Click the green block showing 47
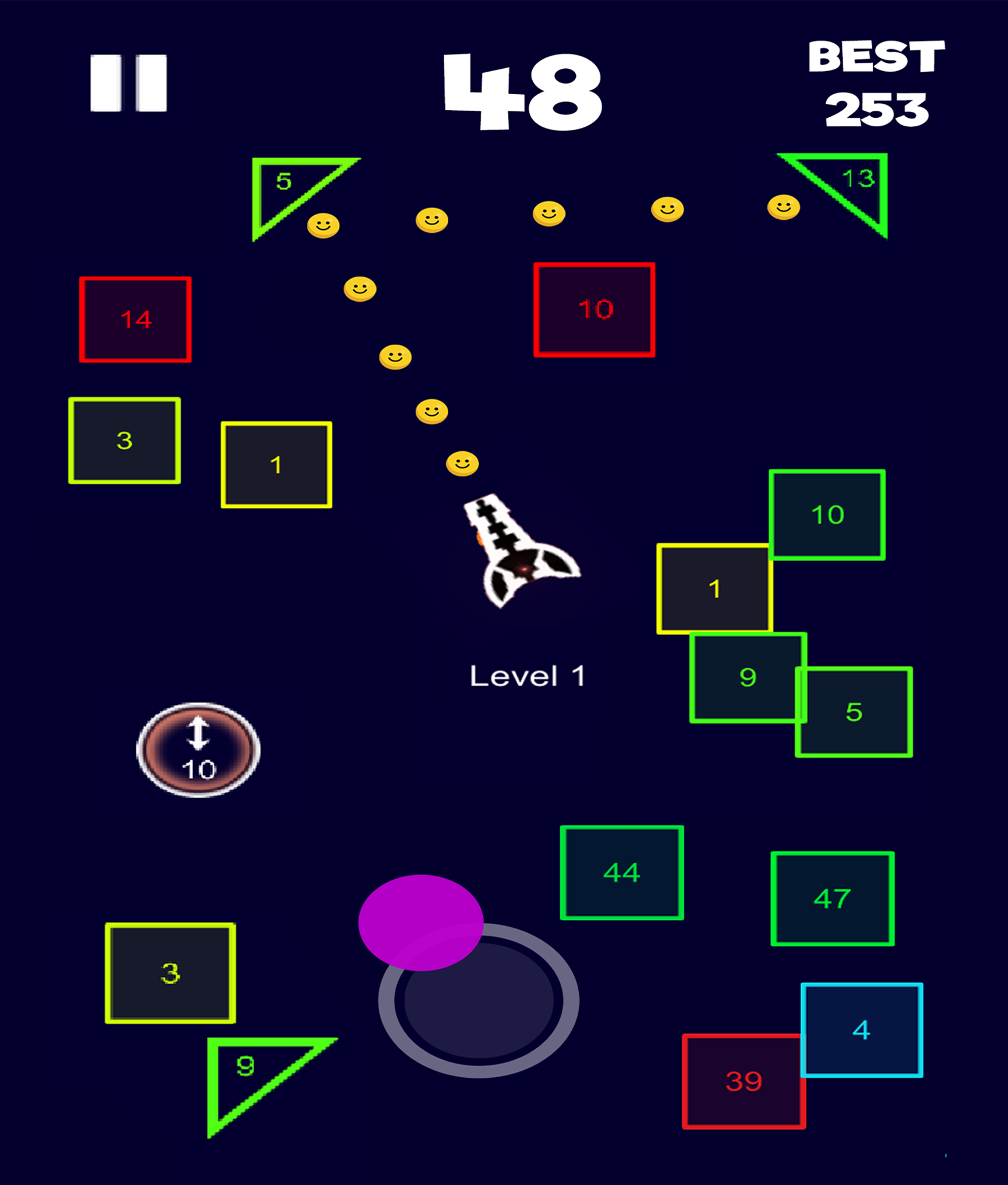This screenshot has height=1185, width=1008. [832, 899]
